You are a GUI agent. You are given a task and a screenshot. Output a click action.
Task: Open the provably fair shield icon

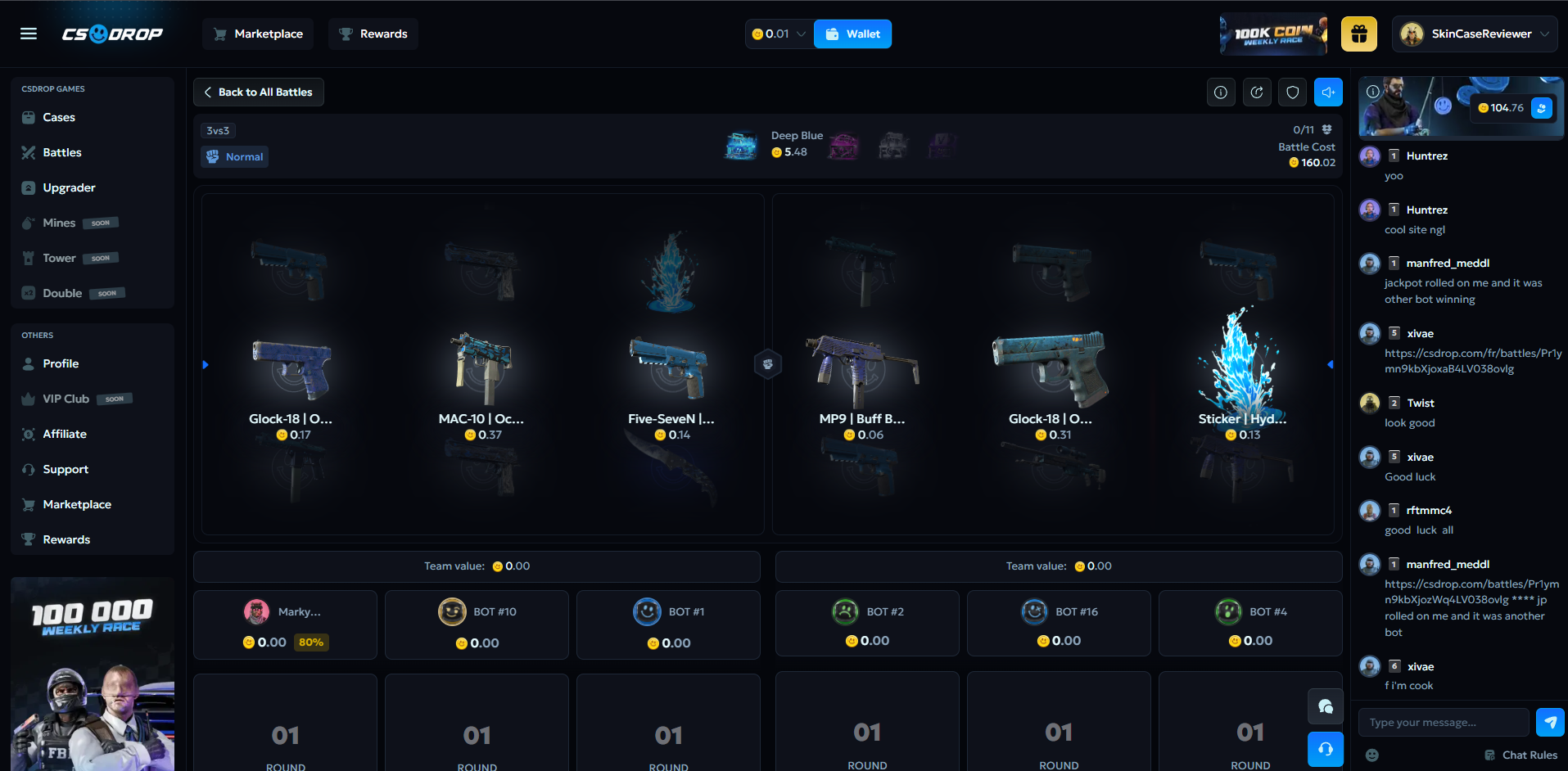pyautogui.click(x=1292, y=92)
